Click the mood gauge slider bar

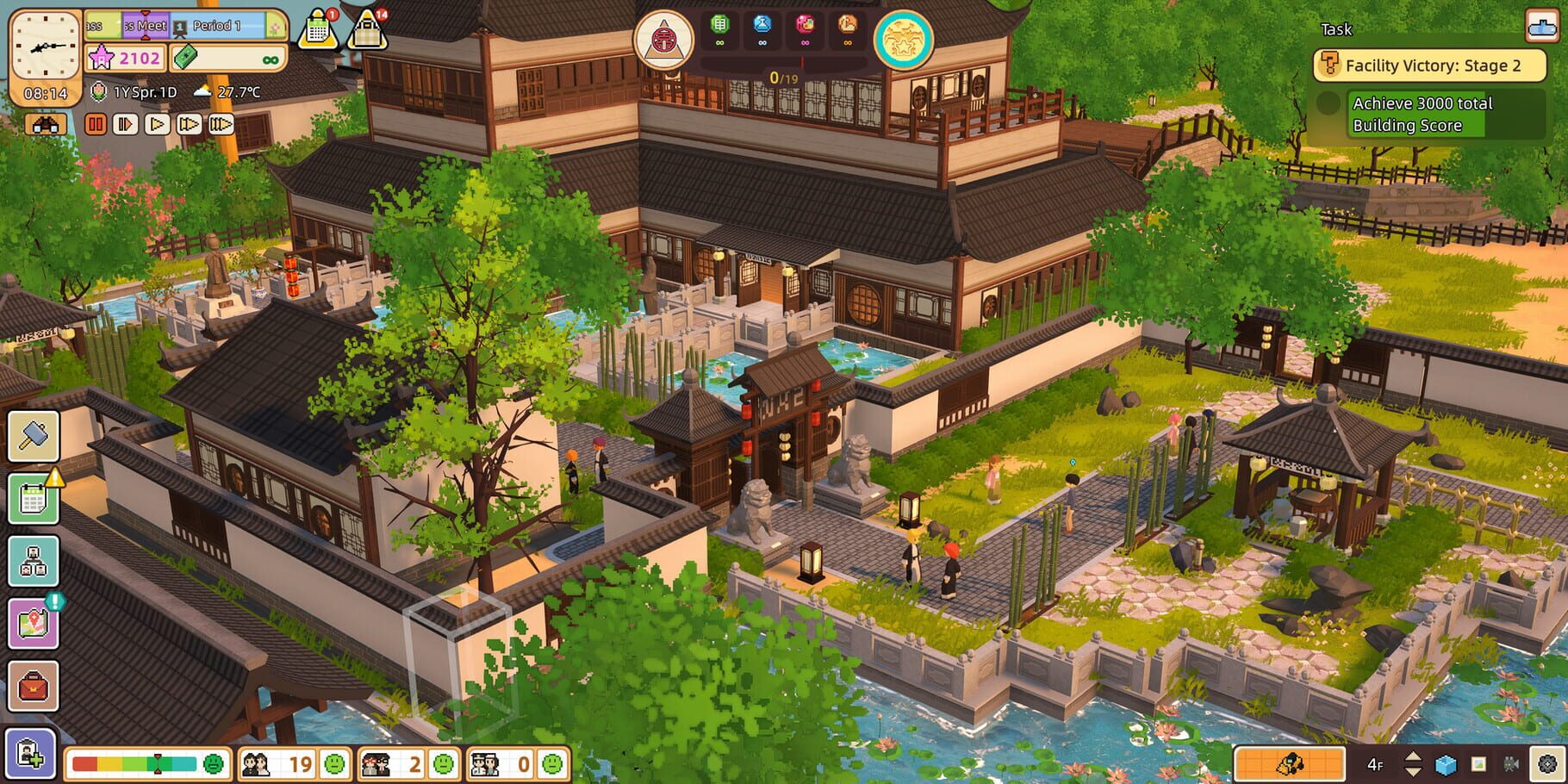(134, 763)
